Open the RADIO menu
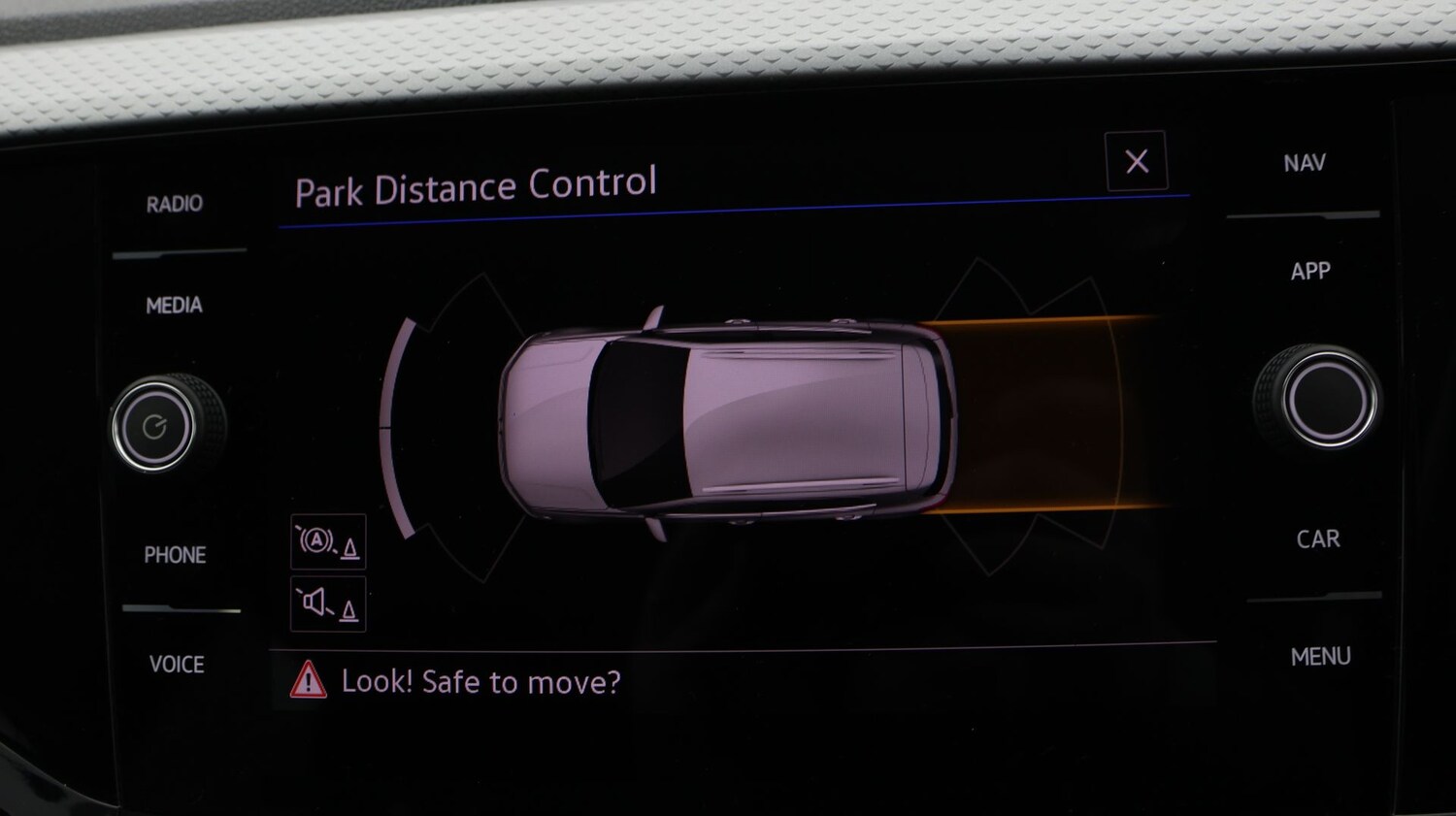 175,204
